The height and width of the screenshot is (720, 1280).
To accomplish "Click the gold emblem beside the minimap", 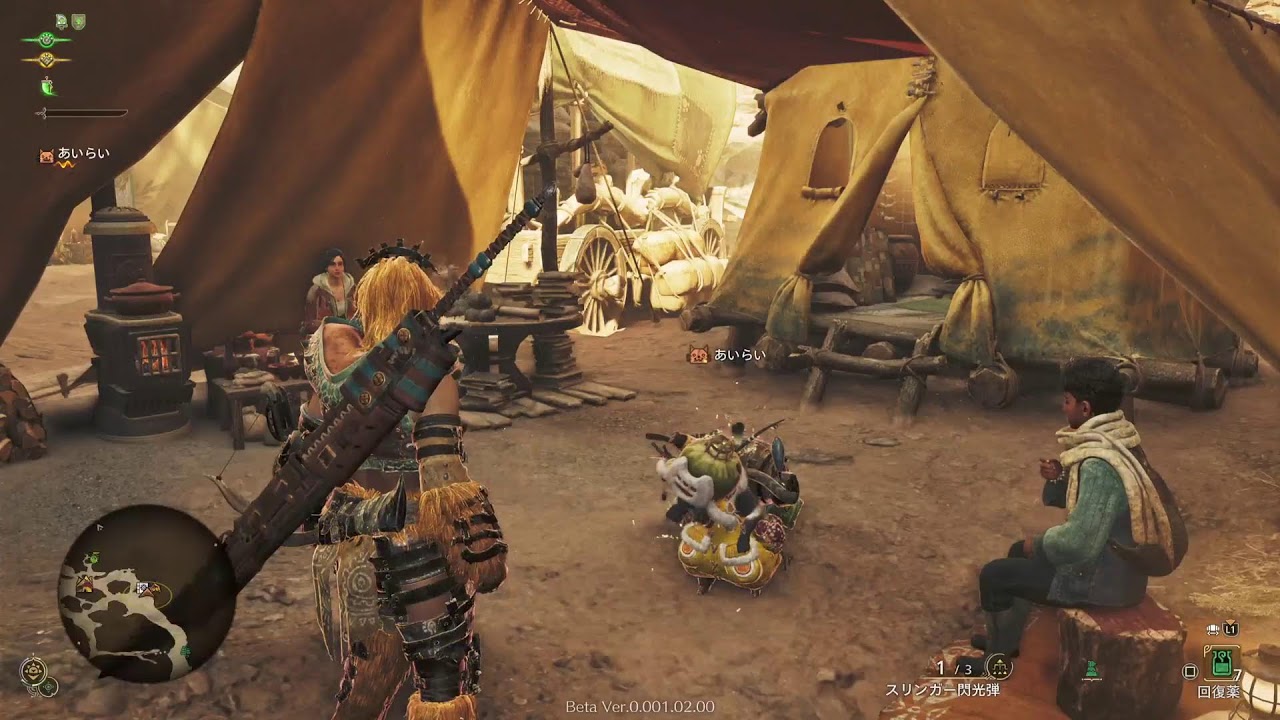I will coord(33,670).
